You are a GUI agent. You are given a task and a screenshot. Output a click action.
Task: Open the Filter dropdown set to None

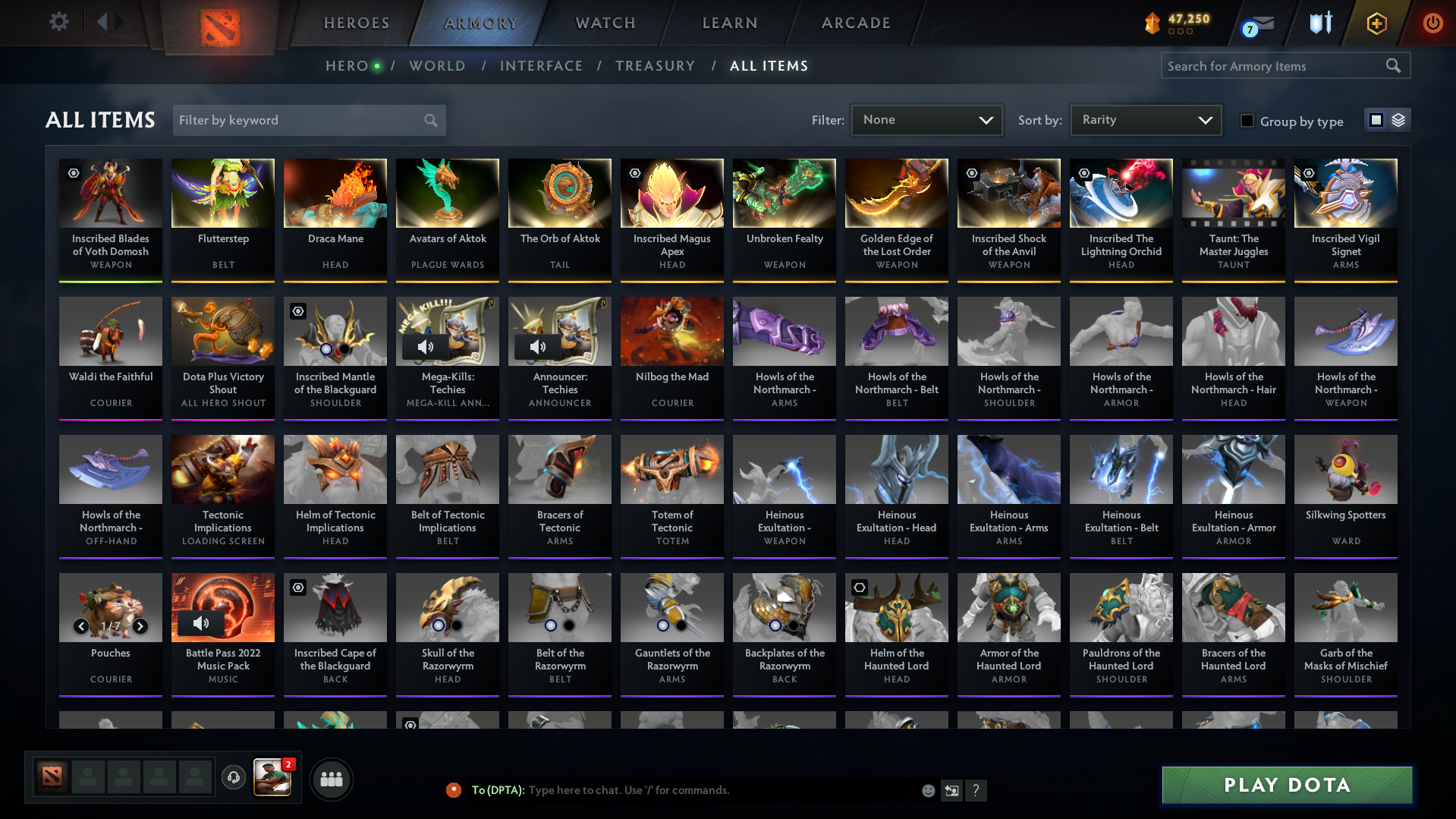pos(926,120)
